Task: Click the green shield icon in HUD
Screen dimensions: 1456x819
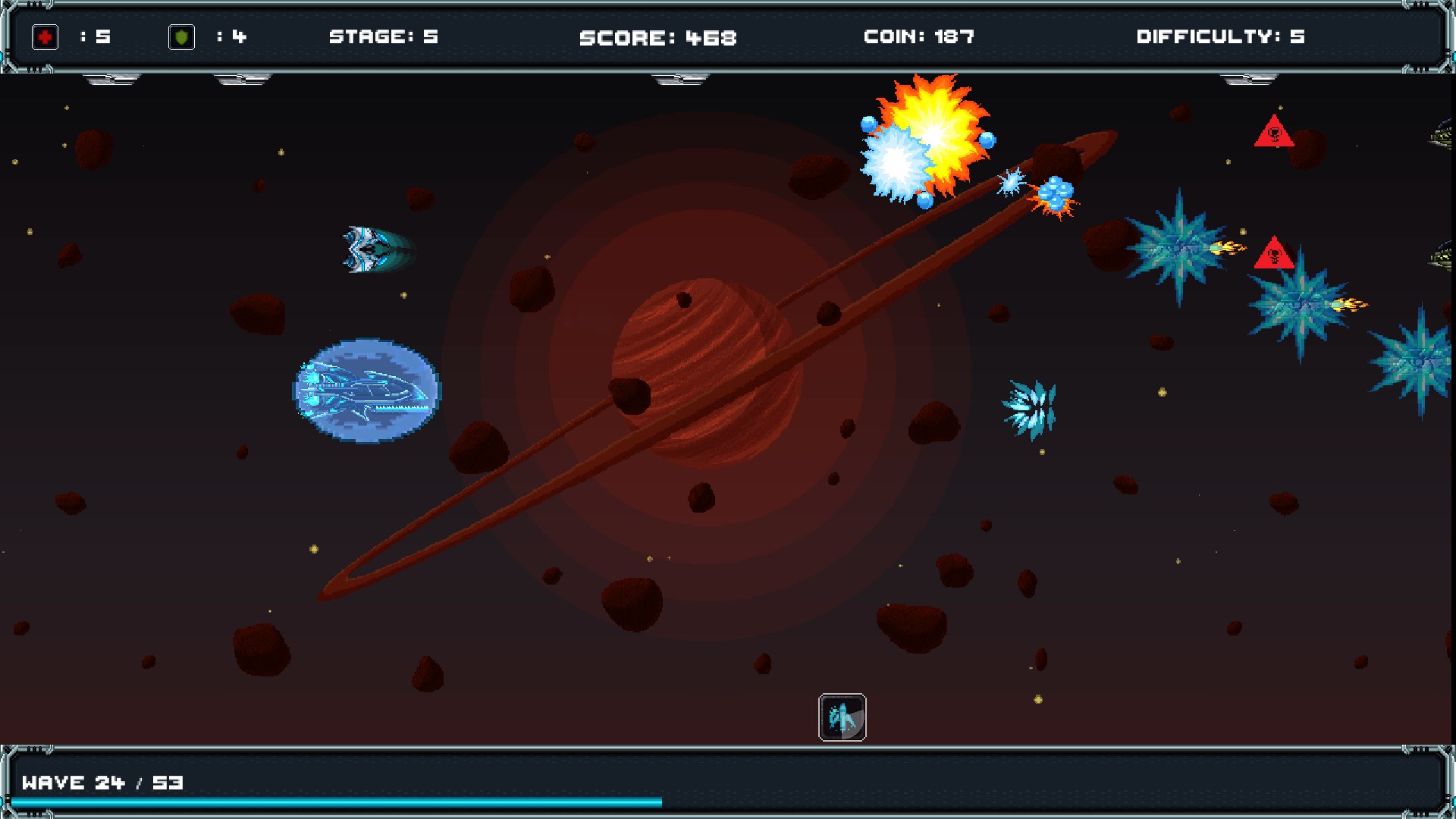Action: [x=182, y=36]
